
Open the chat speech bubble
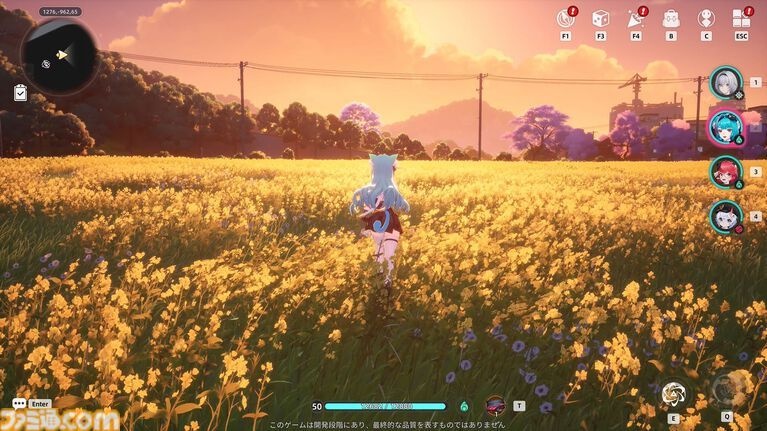pos(19,404)
